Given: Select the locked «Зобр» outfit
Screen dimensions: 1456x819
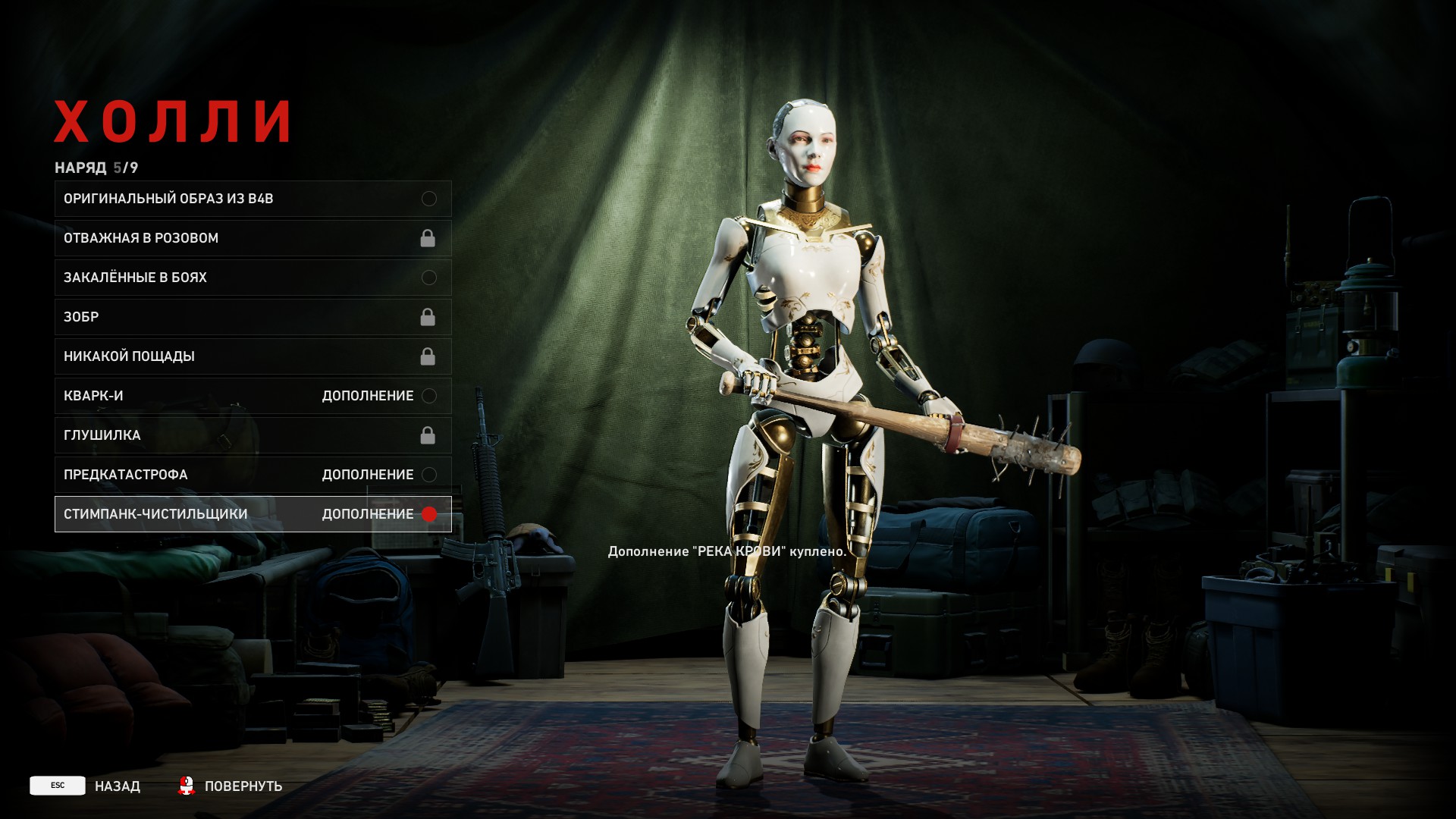Looking at the screenshot, I should point(253,317).
